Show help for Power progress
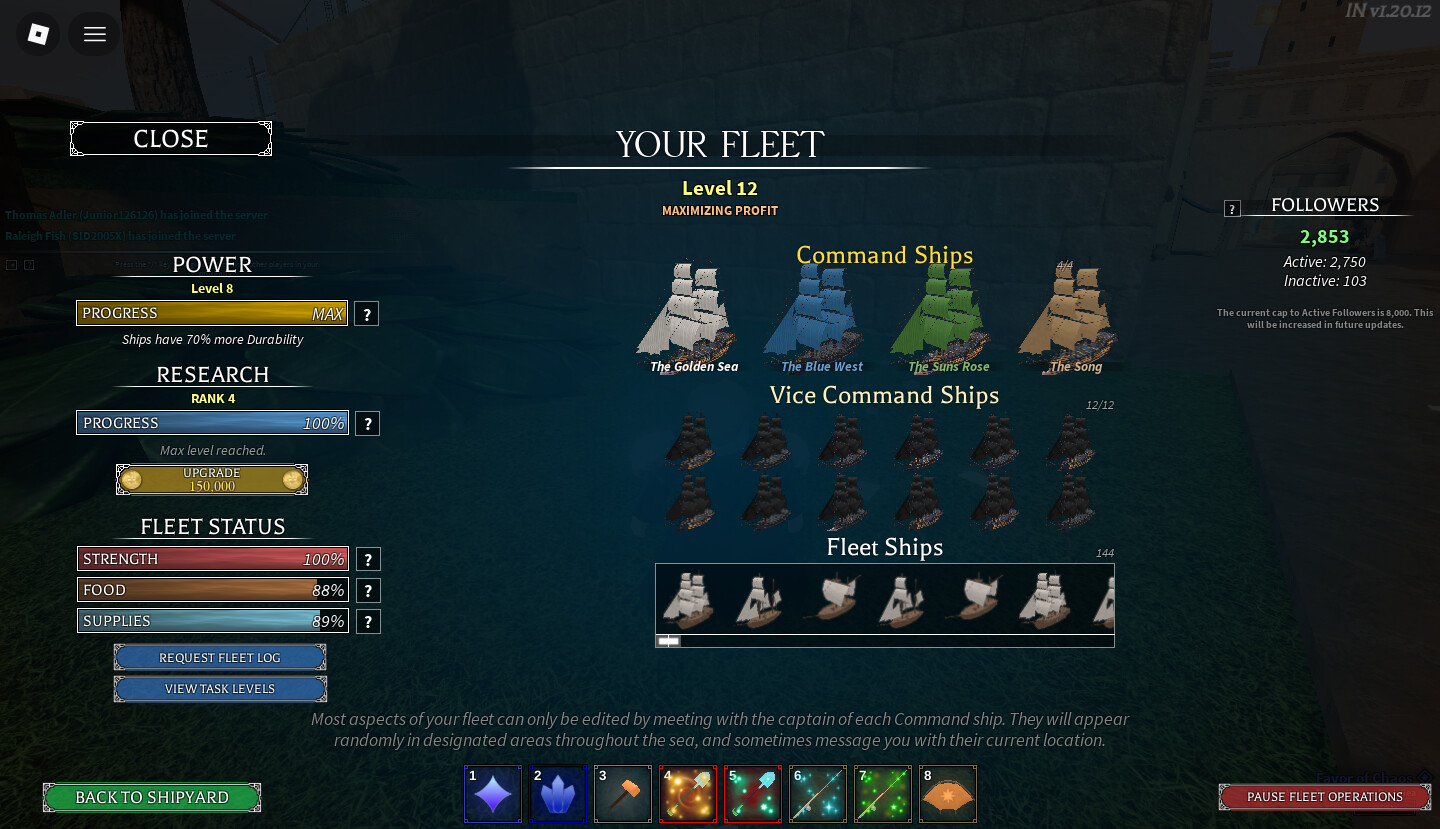The width and height of the screenshot is (1440, 829). tap(367, 314)
